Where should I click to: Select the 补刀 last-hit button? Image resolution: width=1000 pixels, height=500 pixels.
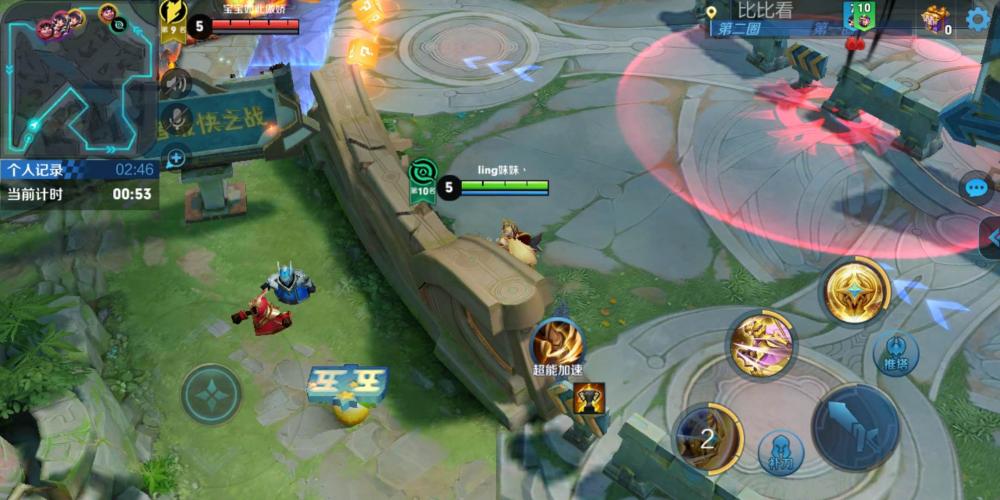pos(780,453)
